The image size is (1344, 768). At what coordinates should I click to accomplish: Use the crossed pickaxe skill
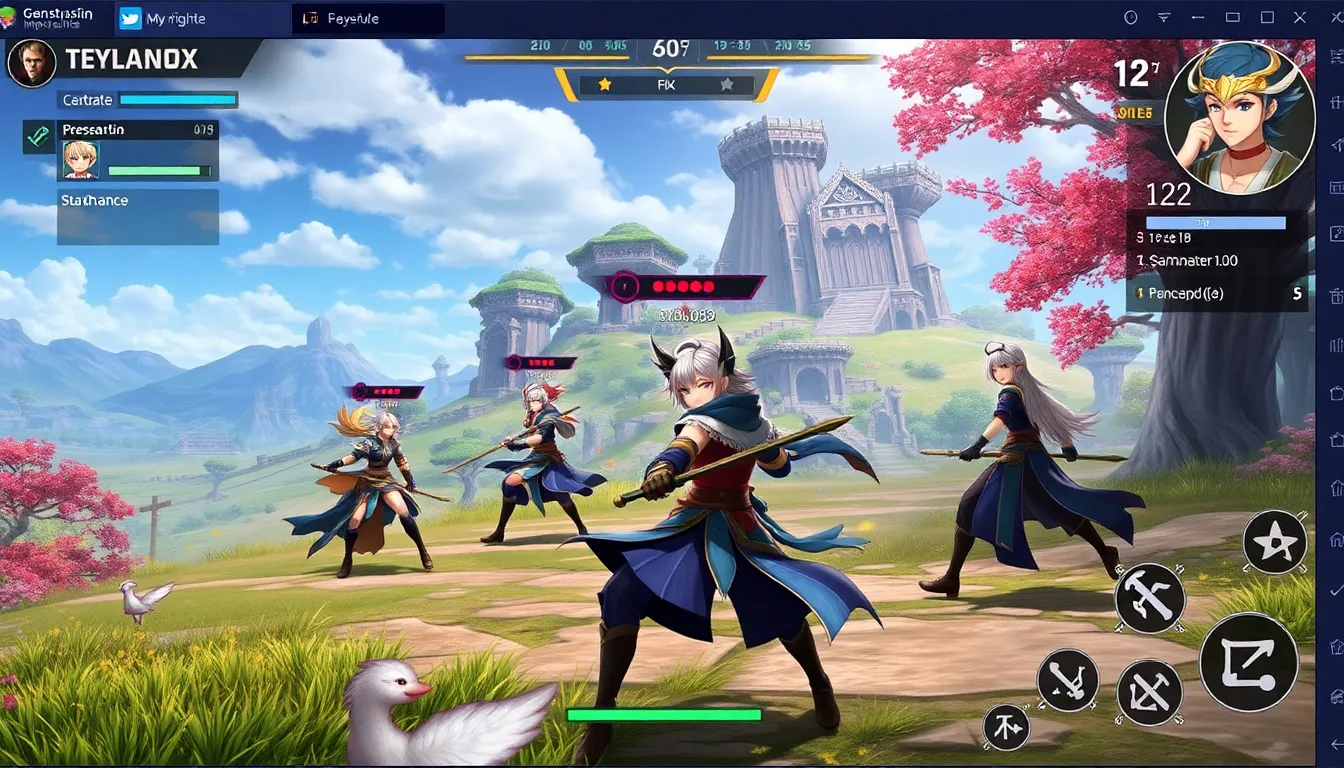pyautogui.click(x=1149, y=692)
